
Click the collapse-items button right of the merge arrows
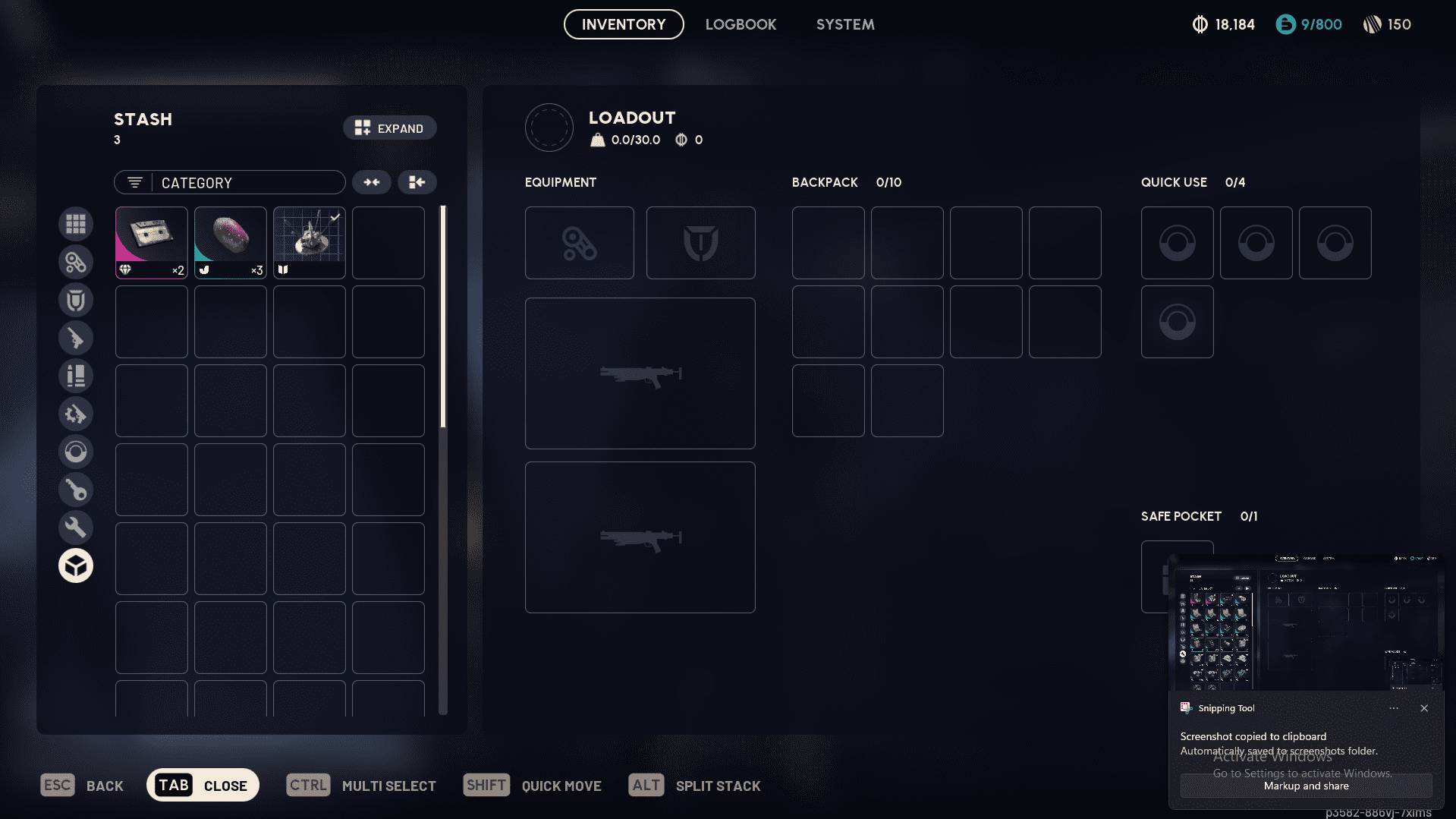[417, 182]
